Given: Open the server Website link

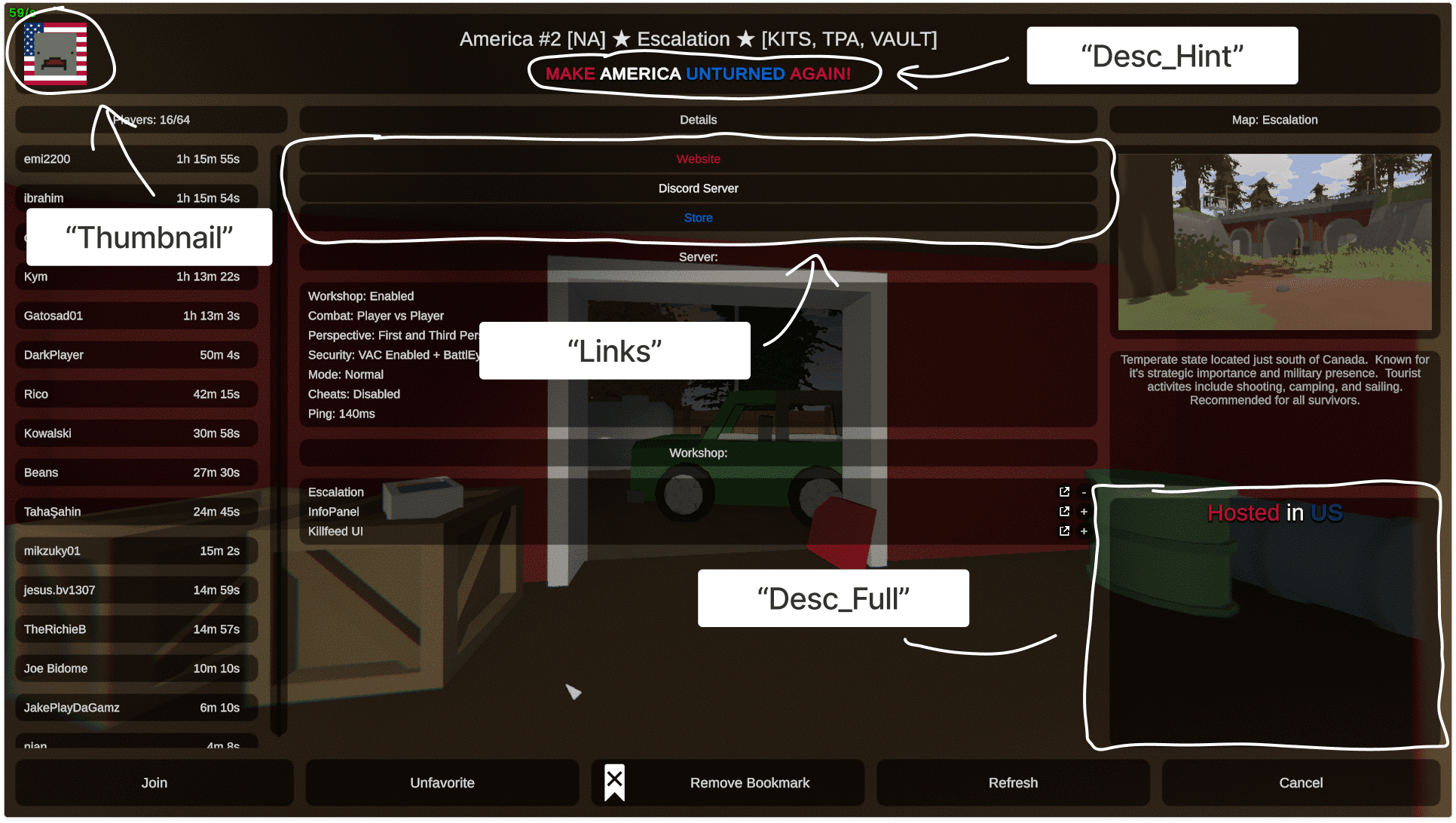Looking at the screenshot, I should click(698, 159).
